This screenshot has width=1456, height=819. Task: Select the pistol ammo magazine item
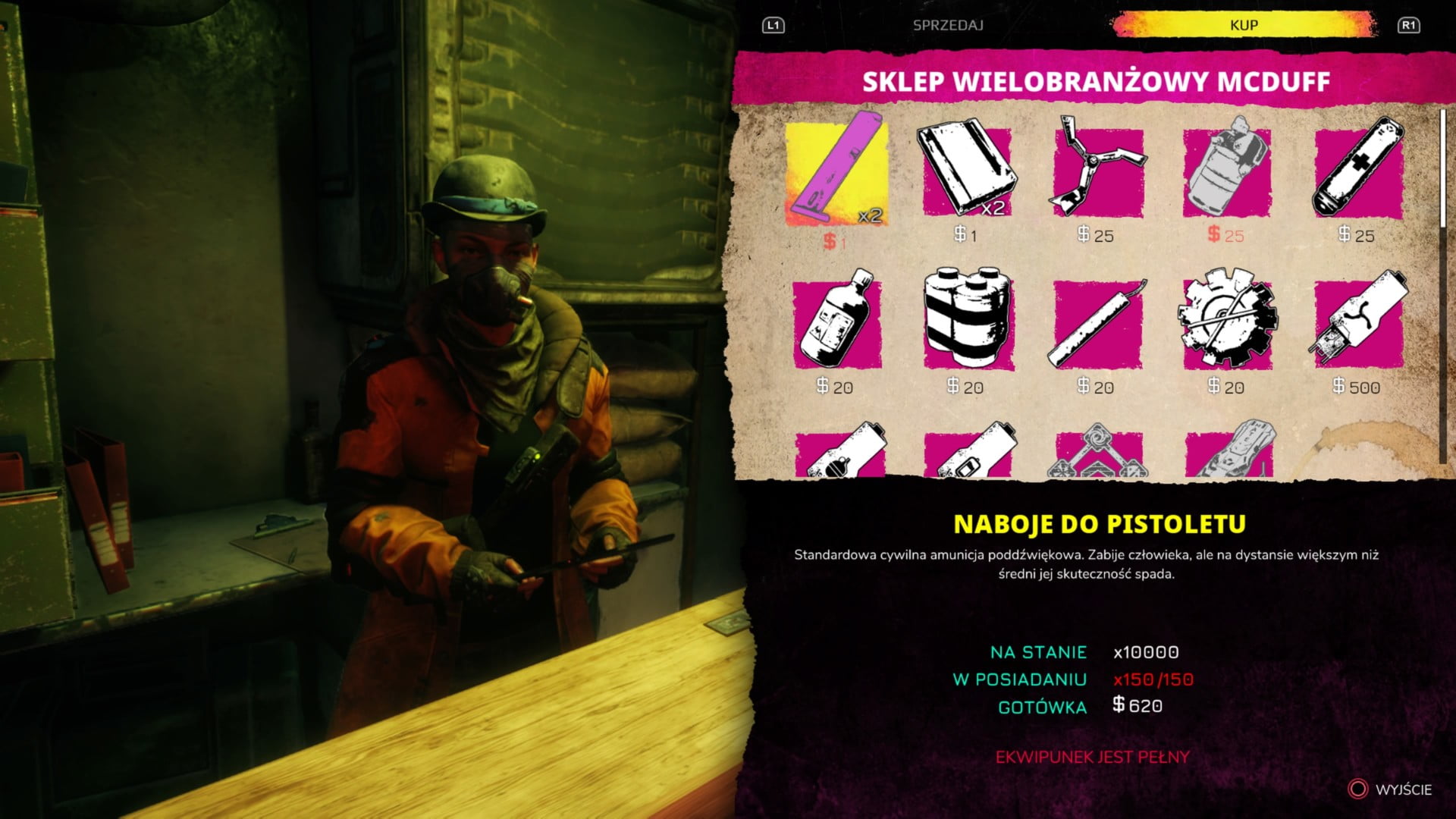click(x=836, y=173)
